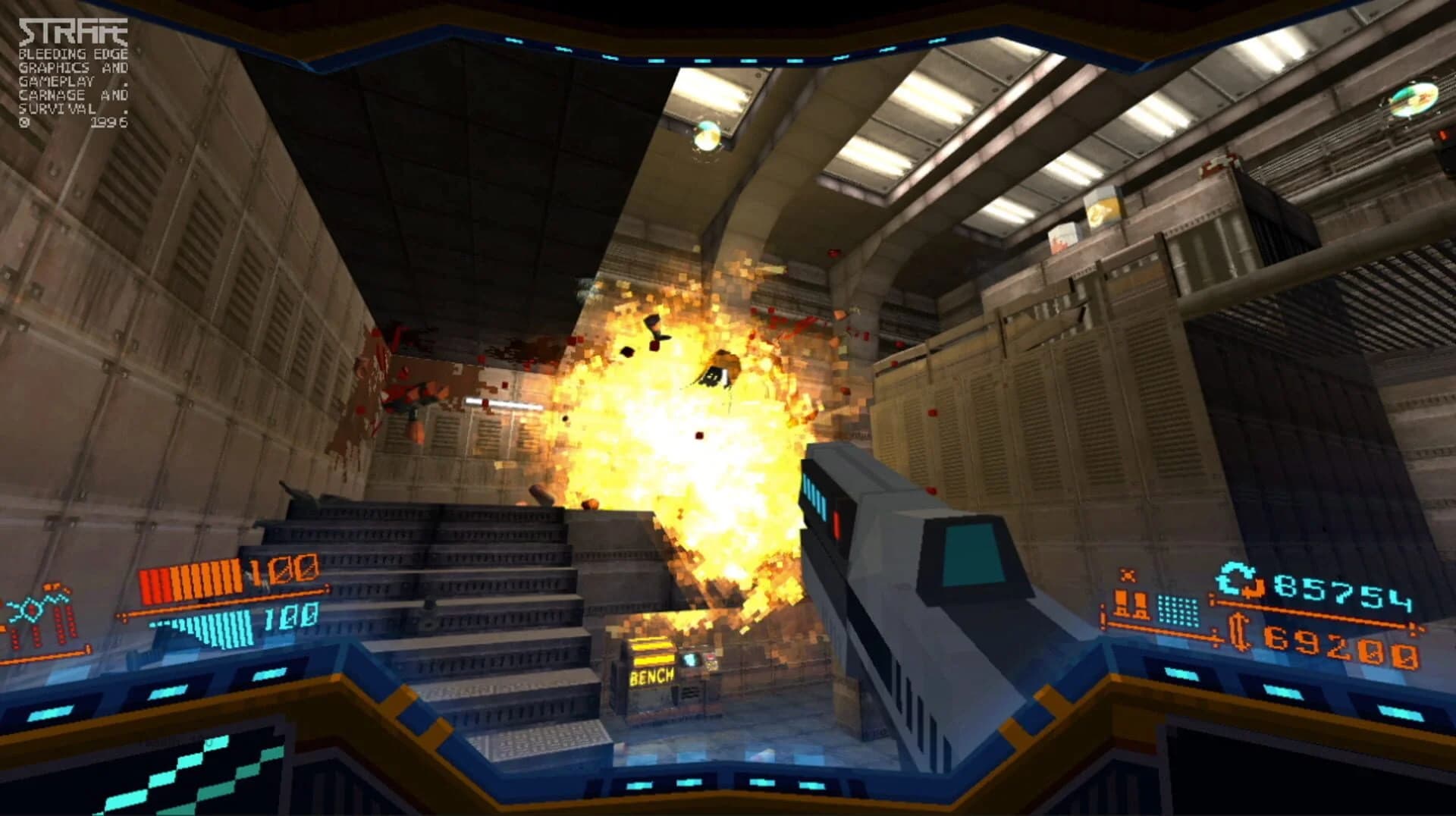Click the orange credits coin icon
The width and height of the screenshot is (1456, 816).
click(x=1238, y=633)
